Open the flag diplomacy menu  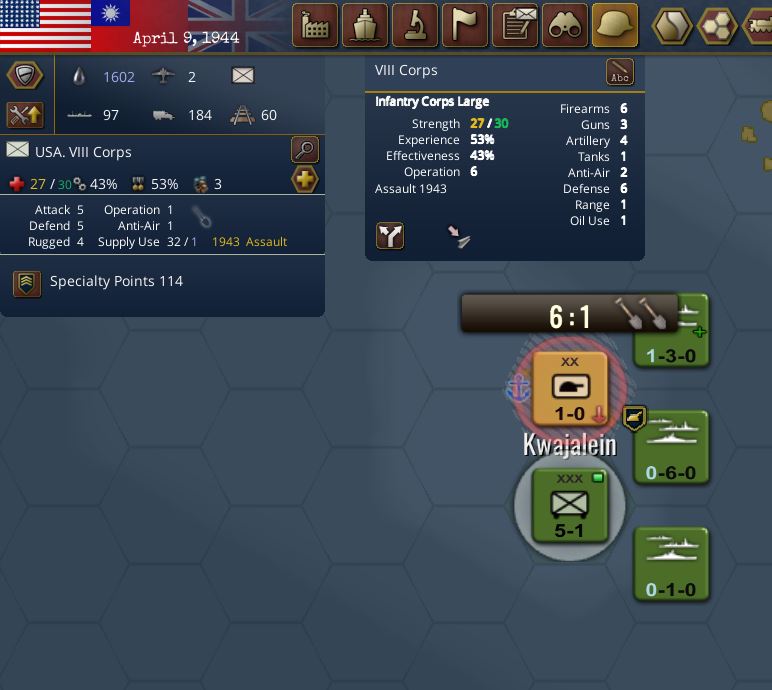[x=465, y=26]
